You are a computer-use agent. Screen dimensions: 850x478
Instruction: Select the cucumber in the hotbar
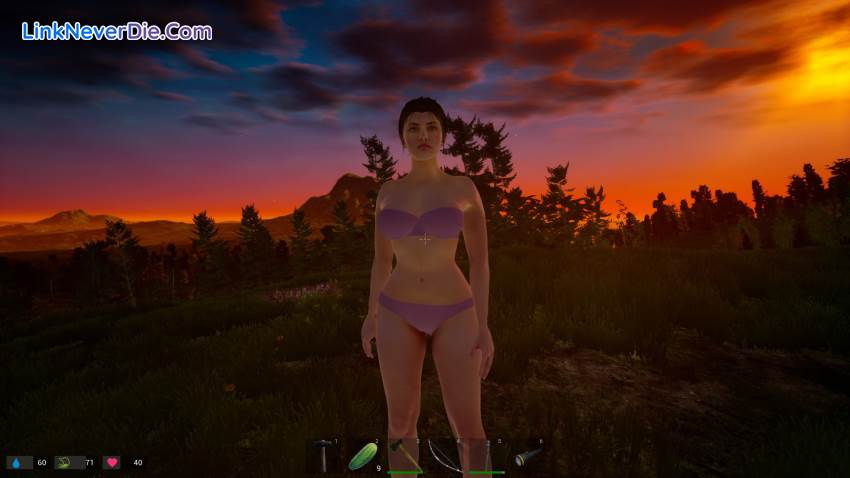(x=362, y=456)
